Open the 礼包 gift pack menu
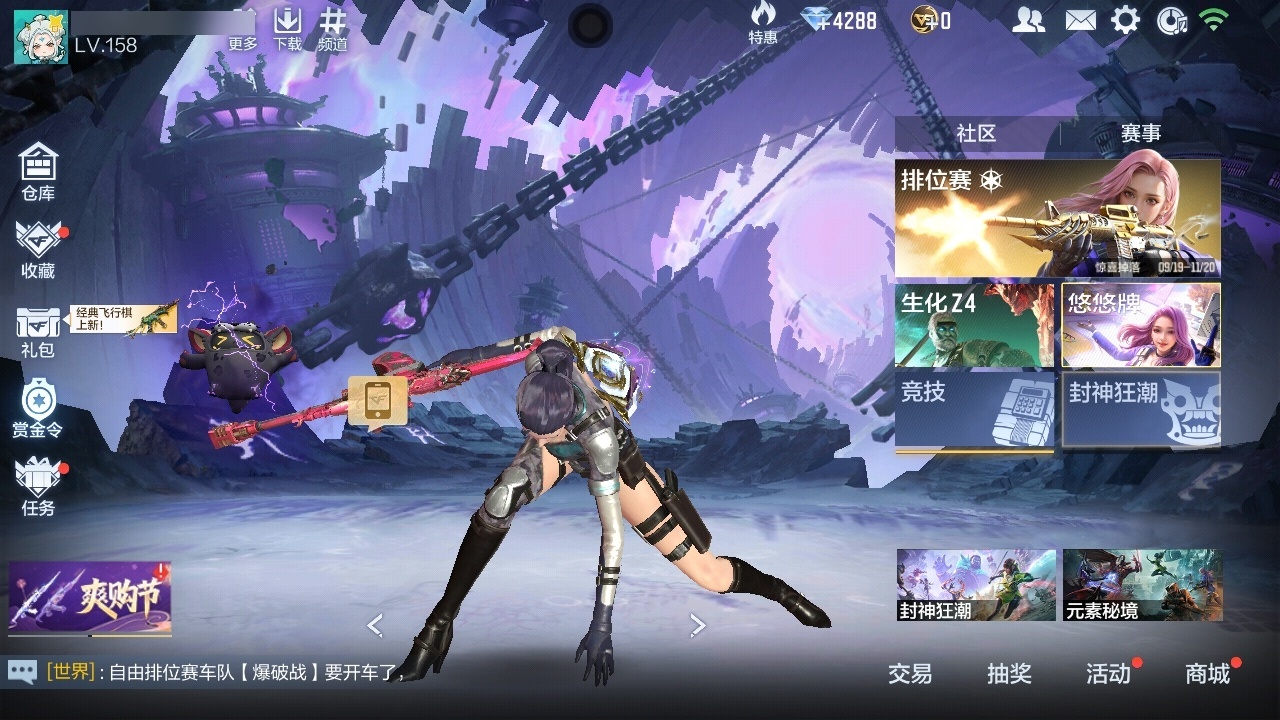Image resolution: width=1280 pixels, height=720 pixels. tap(38, 331)
